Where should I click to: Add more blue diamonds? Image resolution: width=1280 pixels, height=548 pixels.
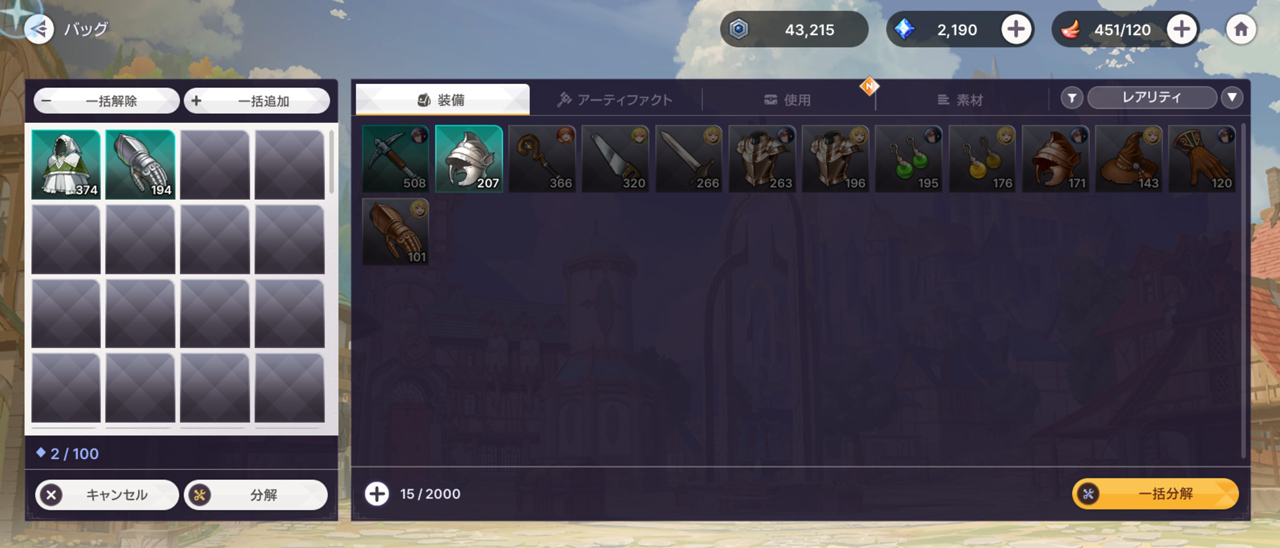(1016, 30)
